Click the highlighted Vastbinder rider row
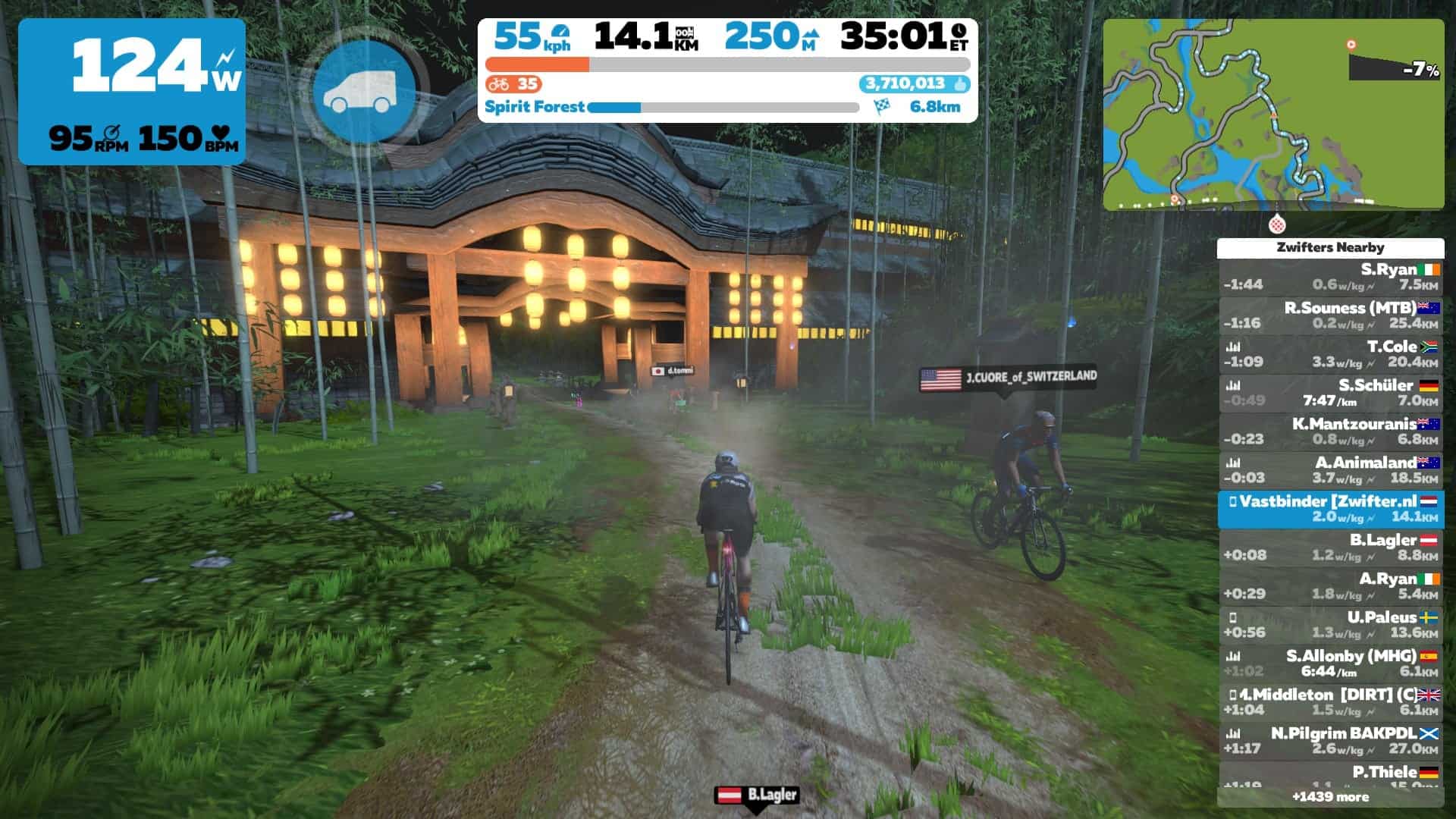Screen dimensions: 1456x819 pyautogui.click(x=1330, y=509)
